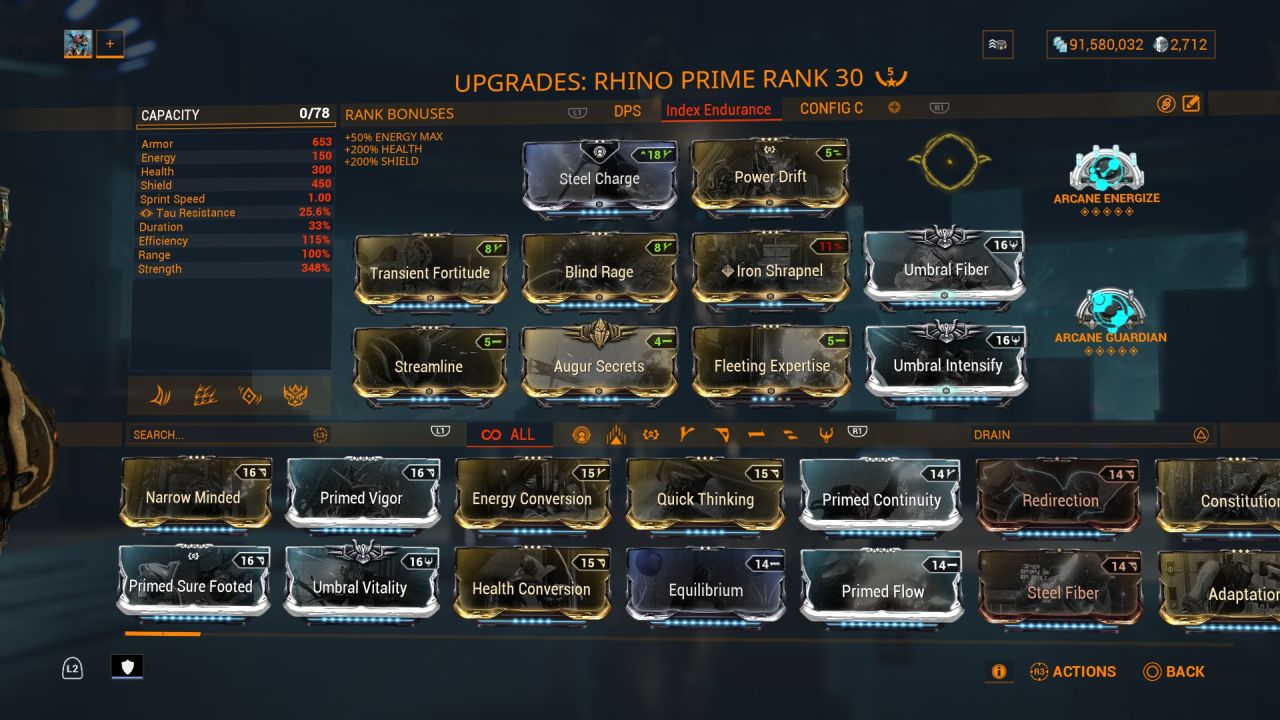This screenshot has height=720, width=1280.
Task: Click the search filter funnel icon
Action: (322, 434)
